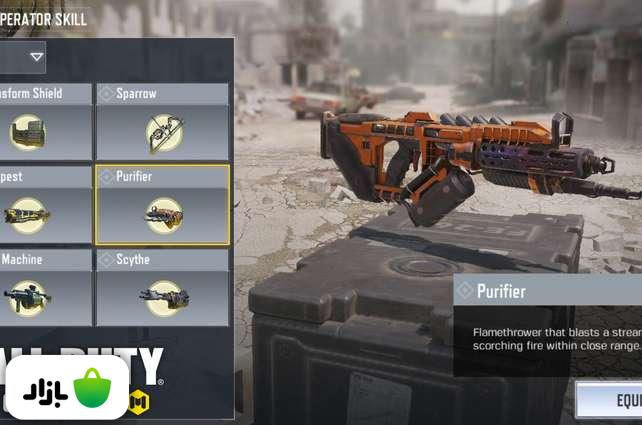642x425 pixels.
Task: Select the Tempest operator skill tile
Action: coord(45,205)
